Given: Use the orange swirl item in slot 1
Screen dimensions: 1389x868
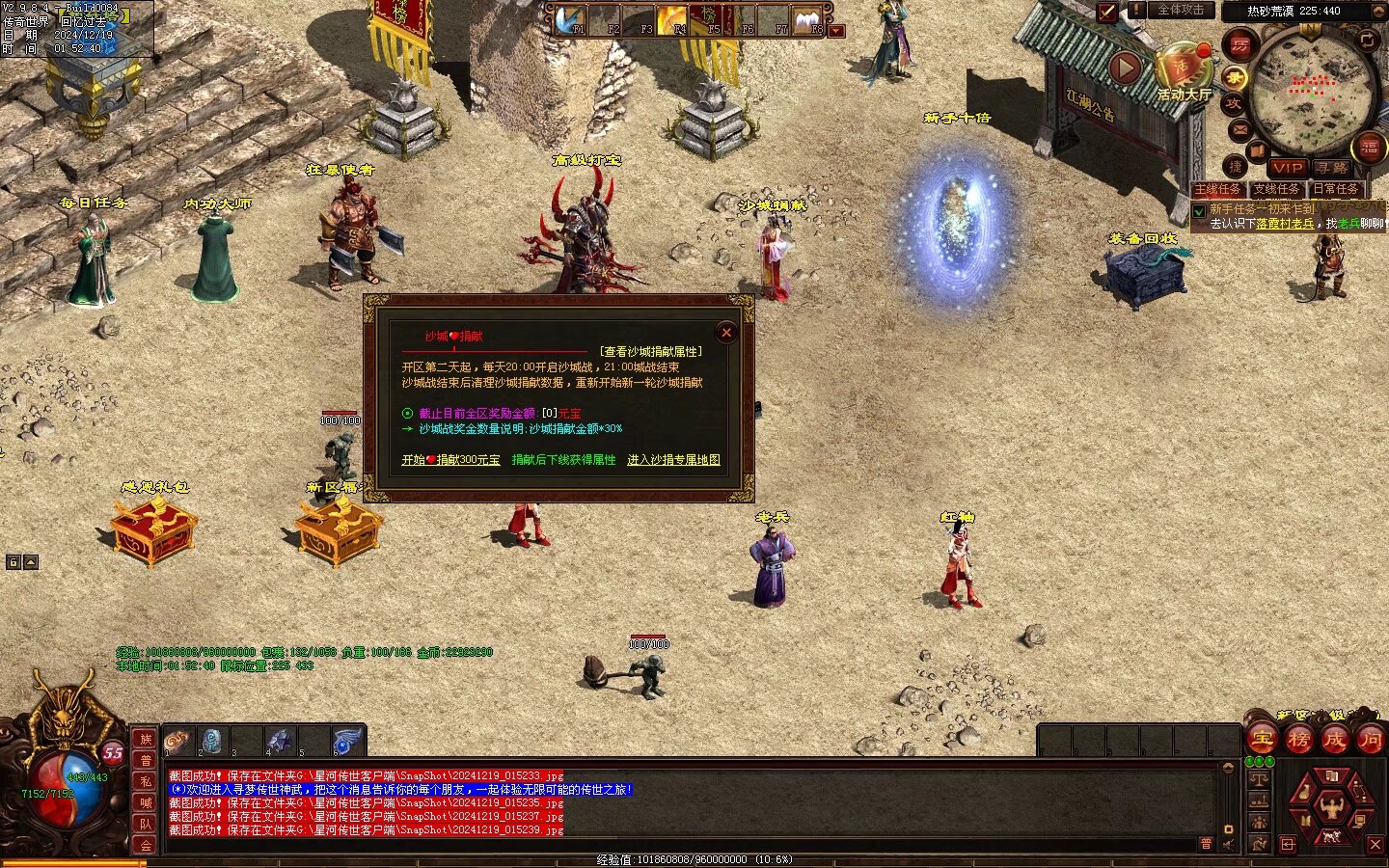Looking at the screenshot, I should pos(177,742).
